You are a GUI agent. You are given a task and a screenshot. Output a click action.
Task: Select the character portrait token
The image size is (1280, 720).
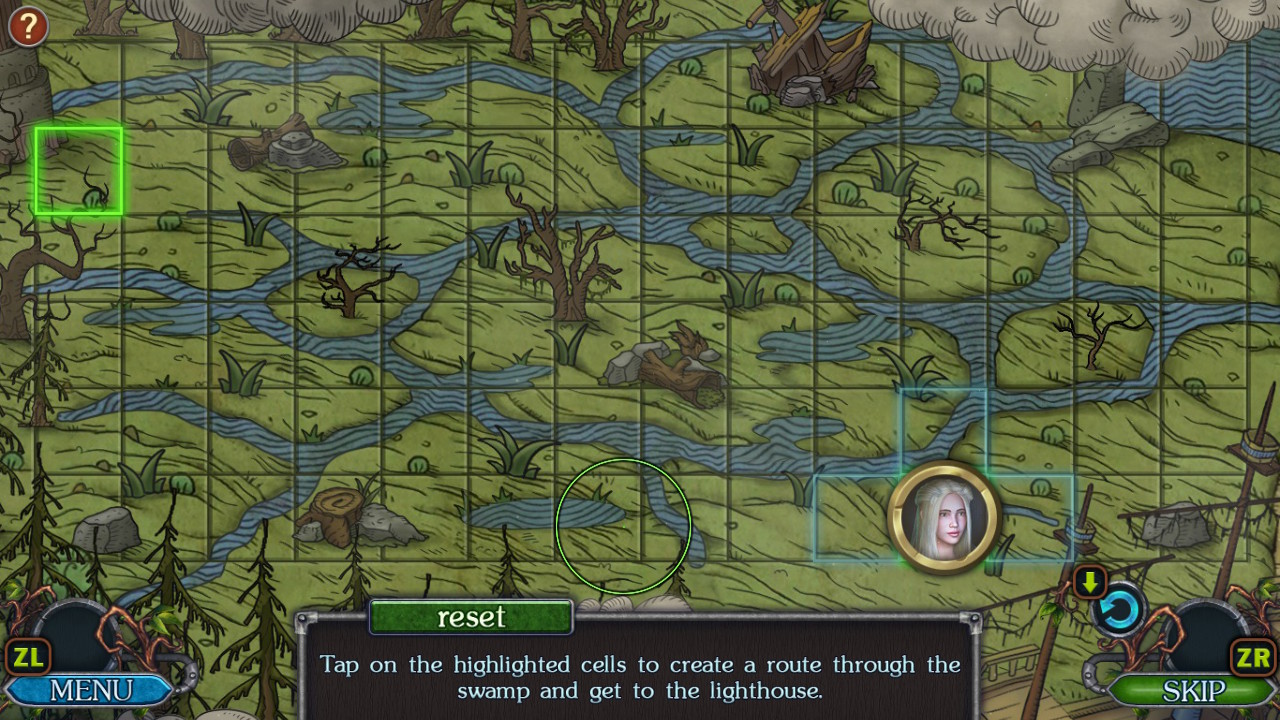click(944, 515)
